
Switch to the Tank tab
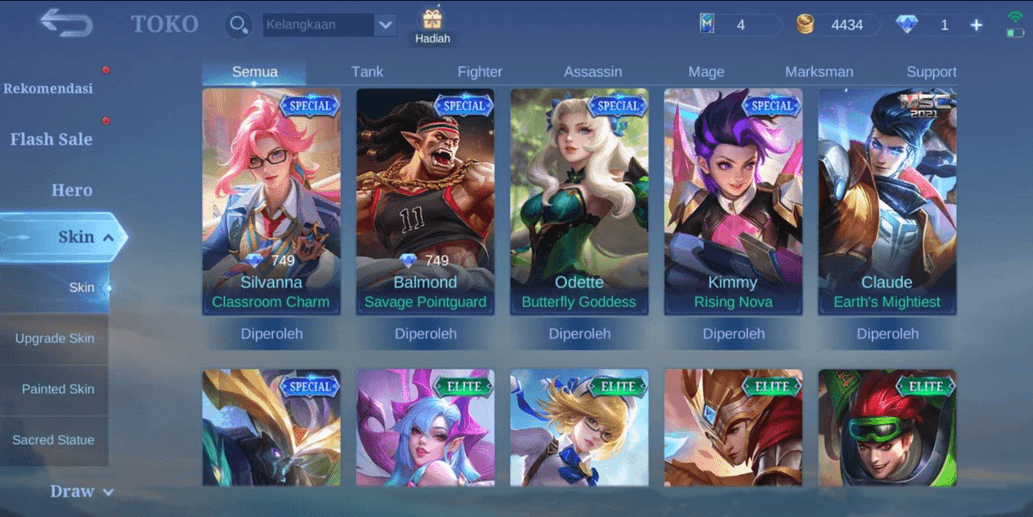367,72
